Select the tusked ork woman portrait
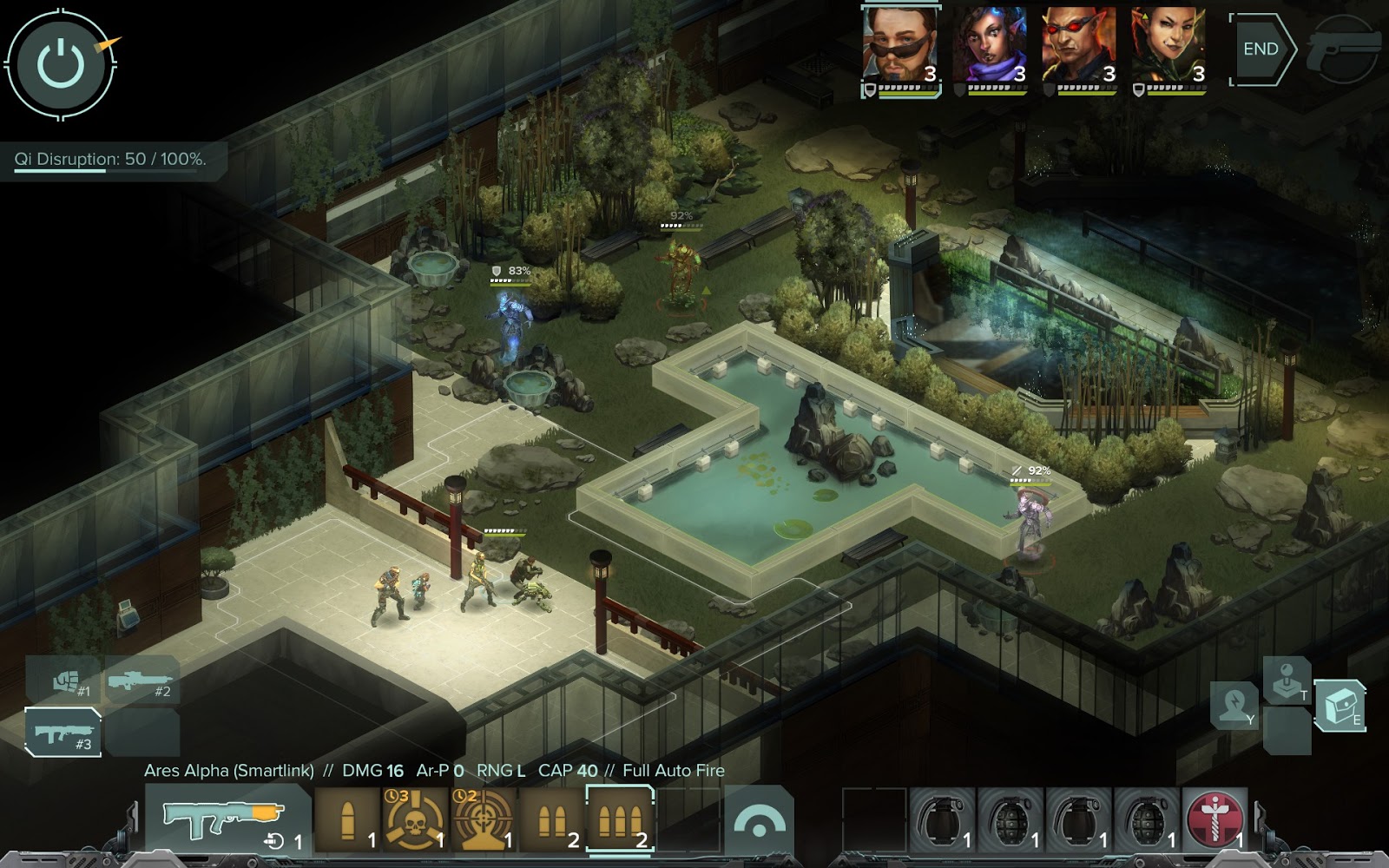 coord(1168,48)
